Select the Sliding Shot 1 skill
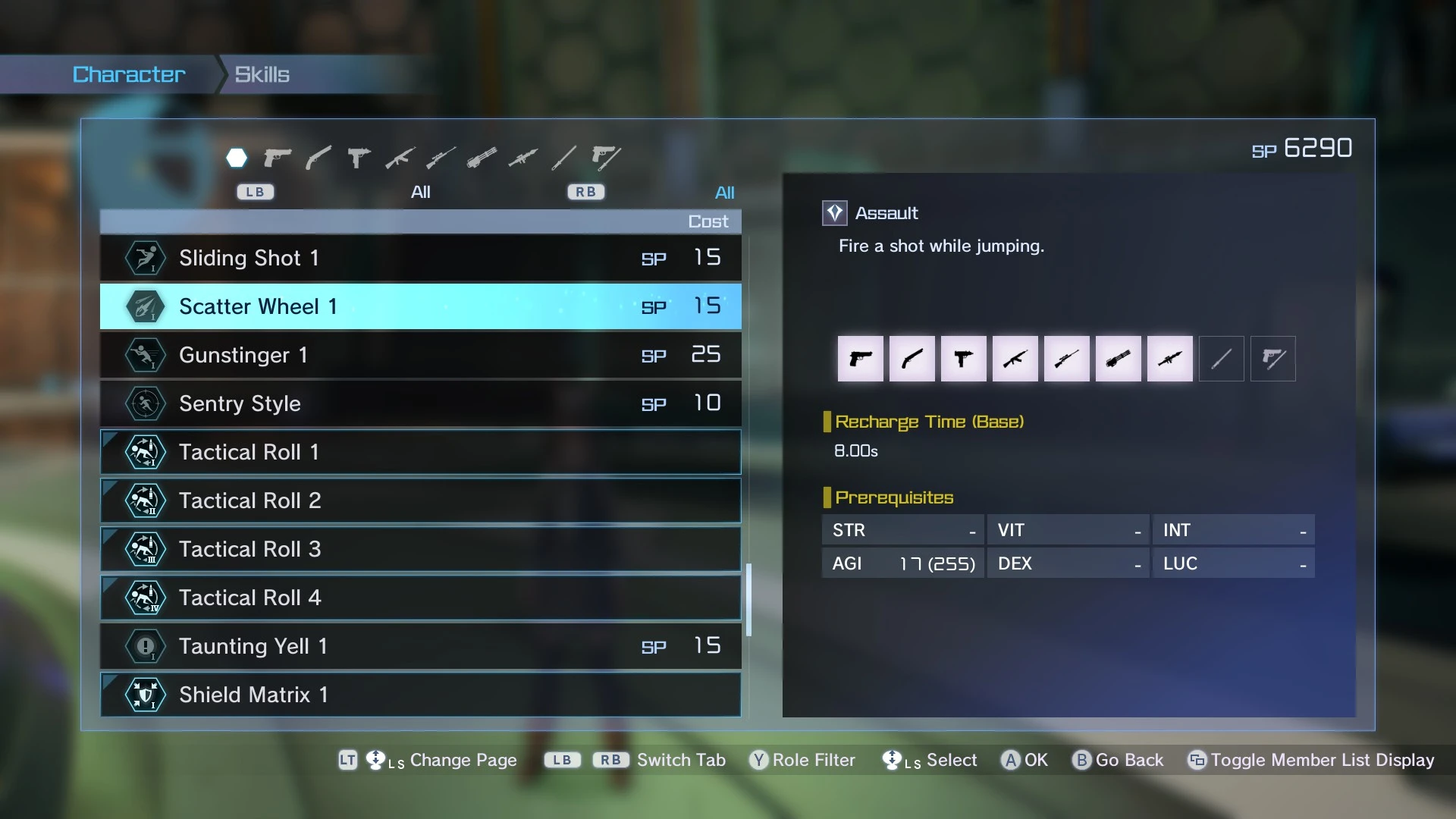Screen dimensions: 1456x819 click(420, 258)
